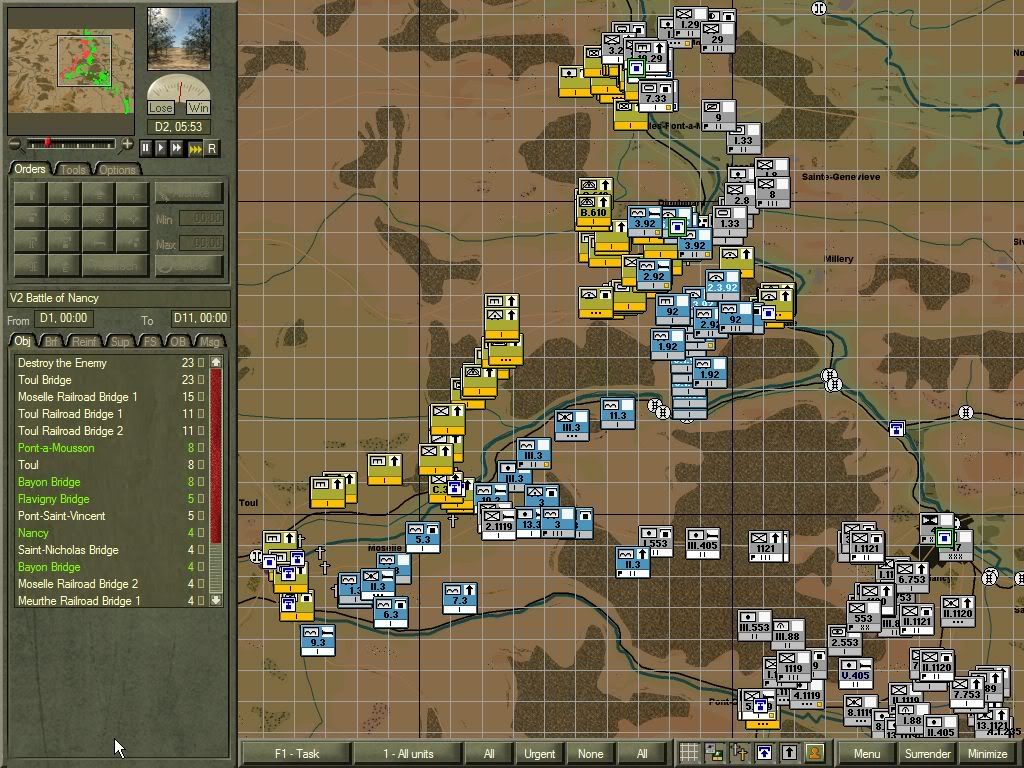Click the Surrender button
This screenshot has height=768, width=1024.
coord(927,753)
